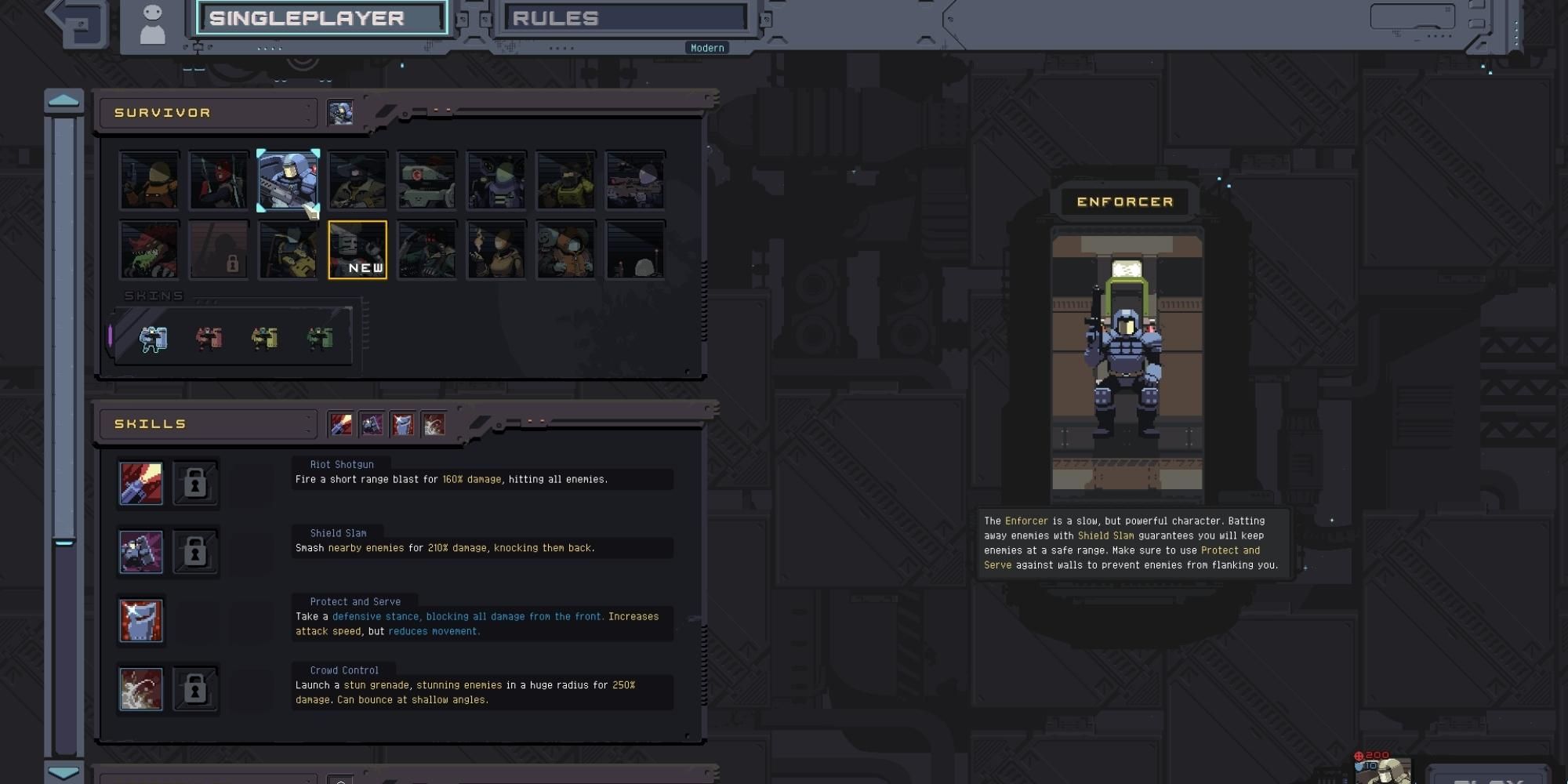Switch to the Rules tab
The image size is (1568, 784).
pyautogui.click(x=625, y=18)
